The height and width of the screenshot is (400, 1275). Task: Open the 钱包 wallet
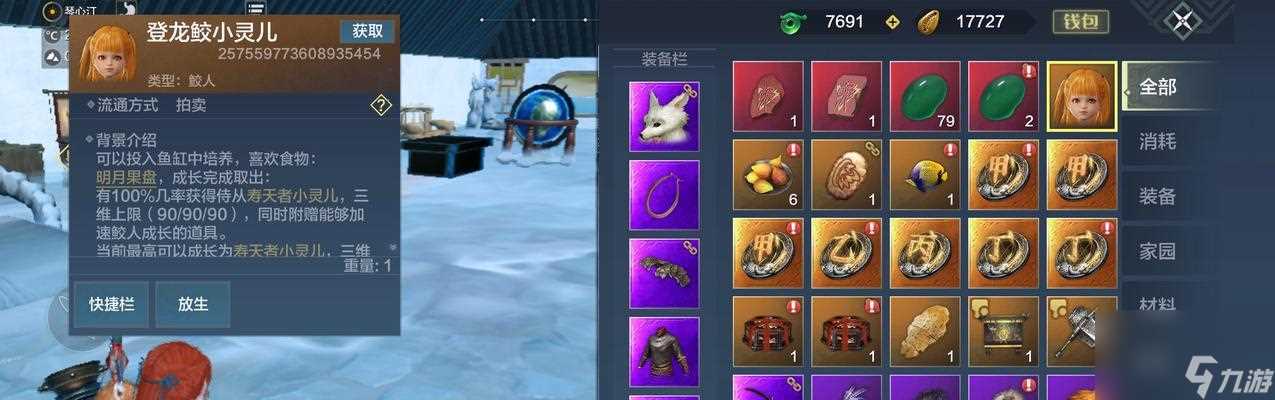point(1081,21)
